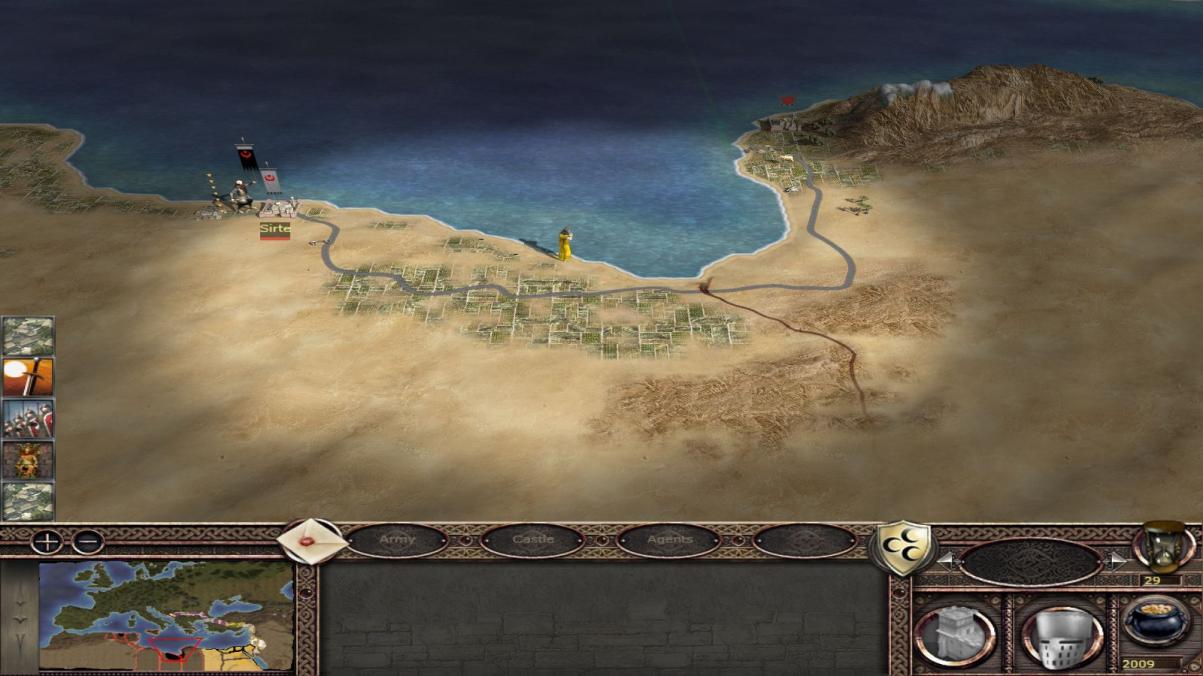Open faction overview via crescent shield
1203x676 pixels.
(902, 548)
